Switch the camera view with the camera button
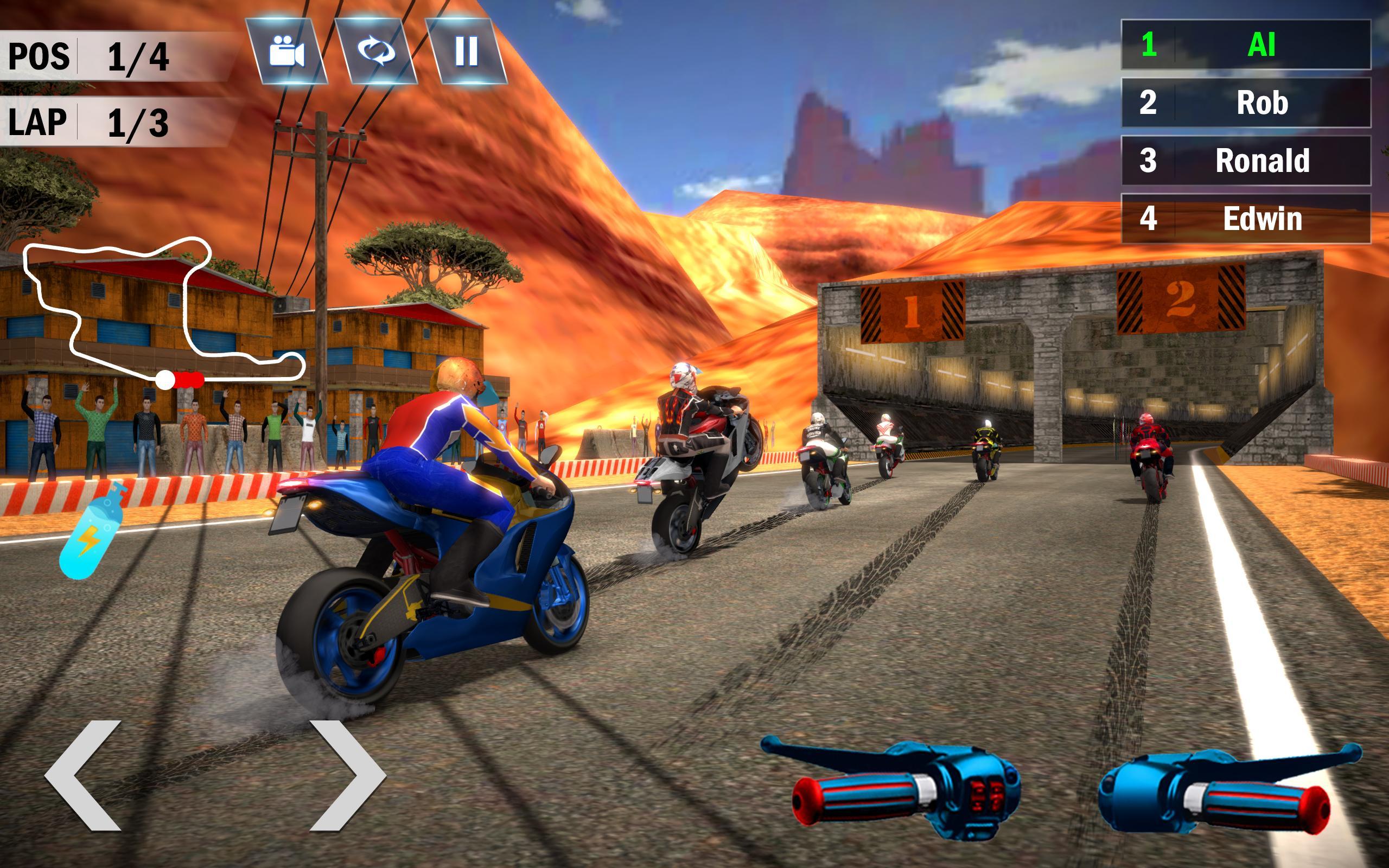The height and width of the screenshot is (868, 1389). (286, 52)
